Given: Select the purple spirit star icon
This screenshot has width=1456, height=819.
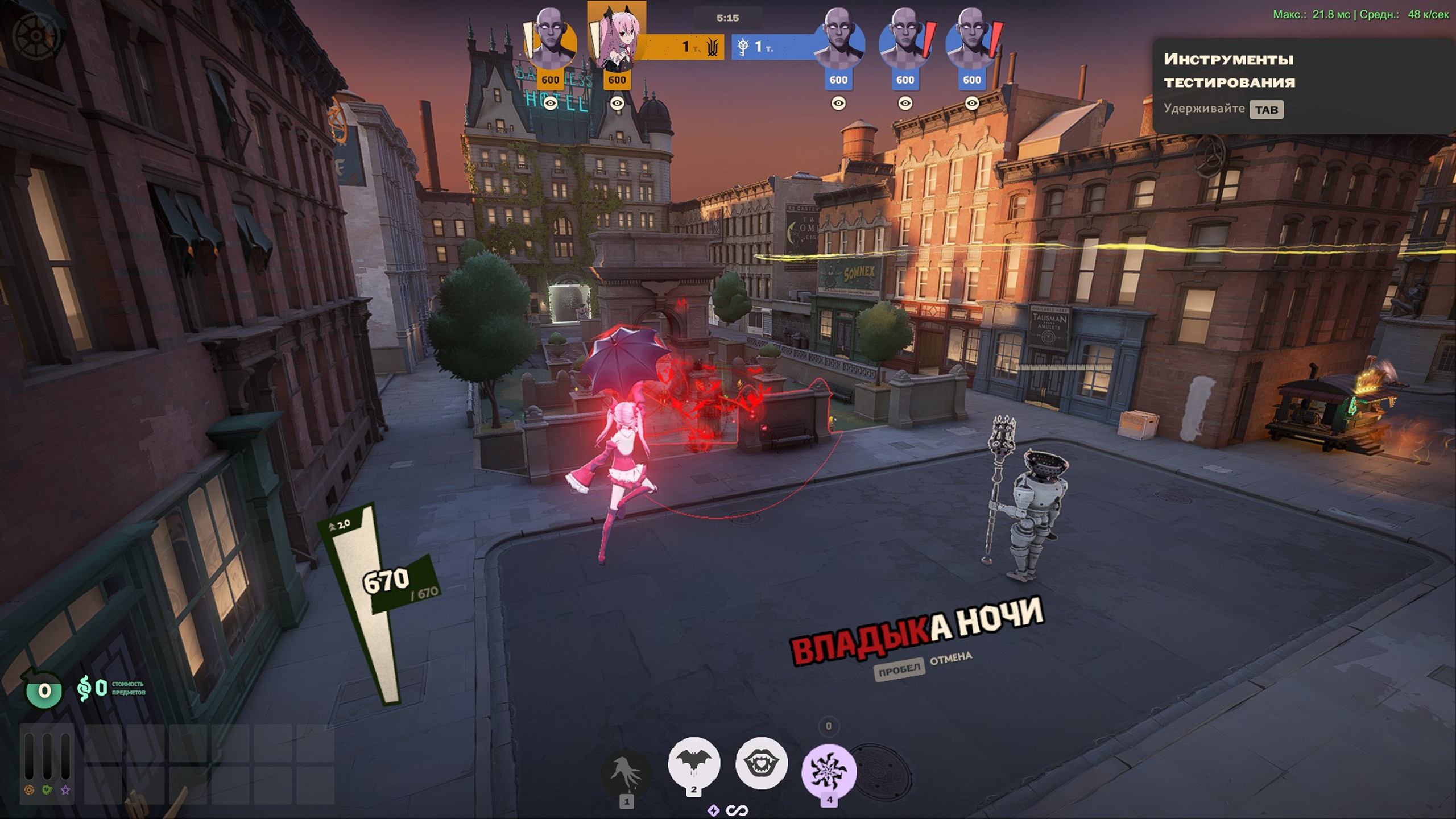Looking at the screenshot, I should [x=65, y=789].
